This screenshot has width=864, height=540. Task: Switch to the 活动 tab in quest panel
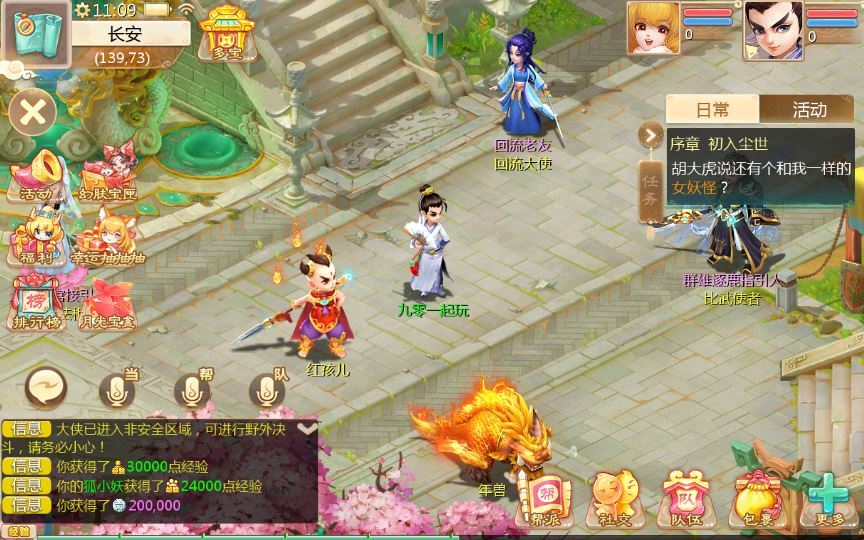tap(808, 110)
